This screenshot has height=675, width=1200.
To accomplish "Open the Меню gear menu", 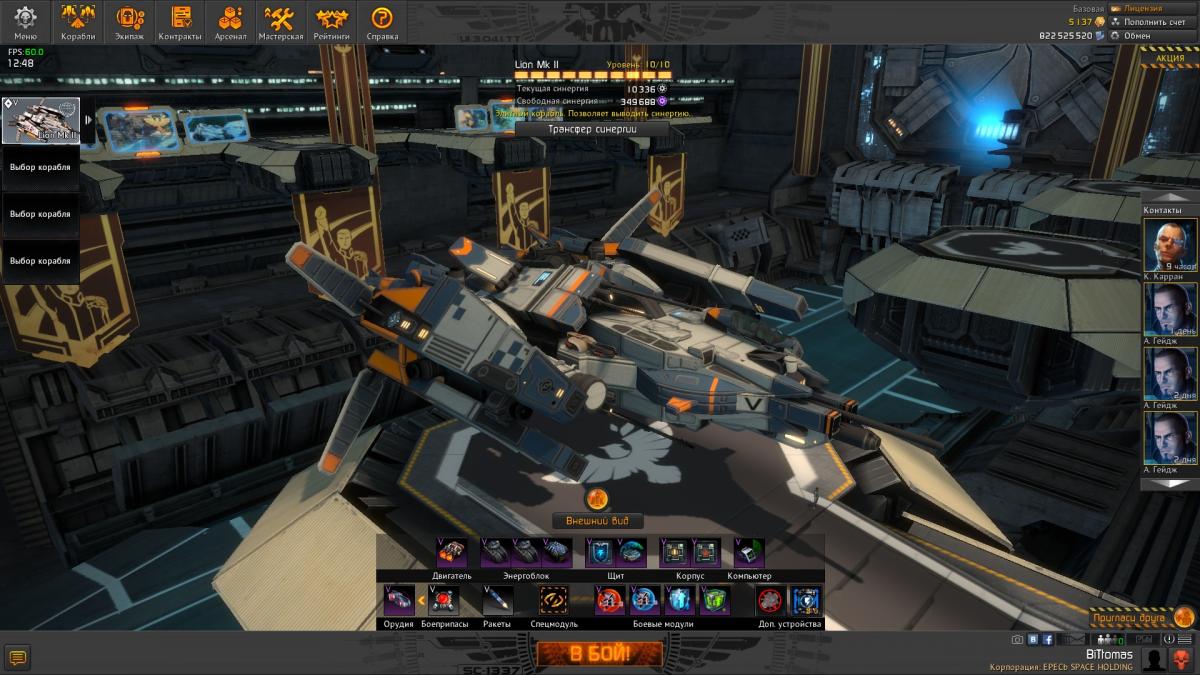I will pyautogui.click(x=25, y=22).
